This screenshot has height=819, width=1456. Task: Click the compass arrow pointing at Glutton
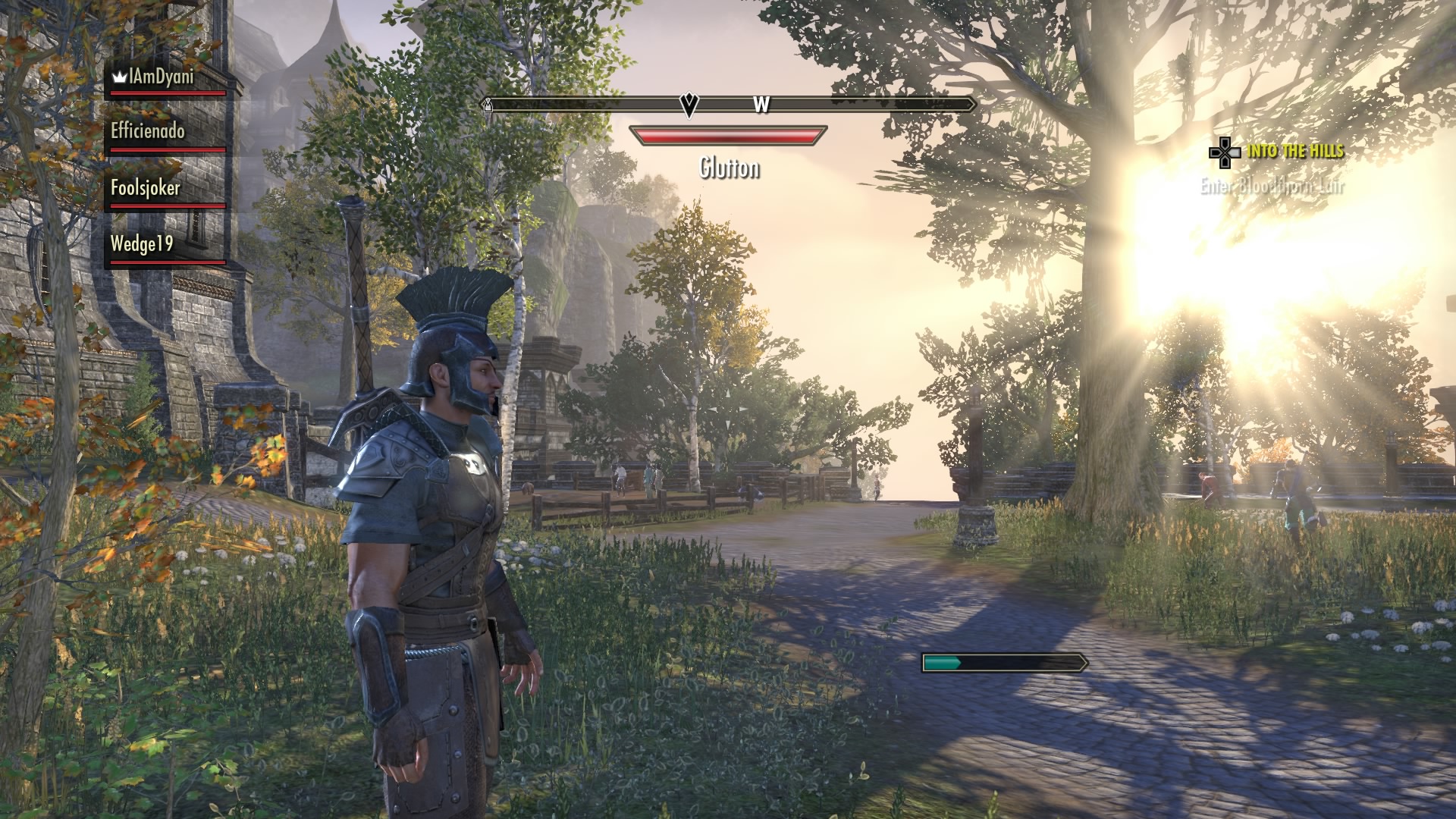[689, 105]
